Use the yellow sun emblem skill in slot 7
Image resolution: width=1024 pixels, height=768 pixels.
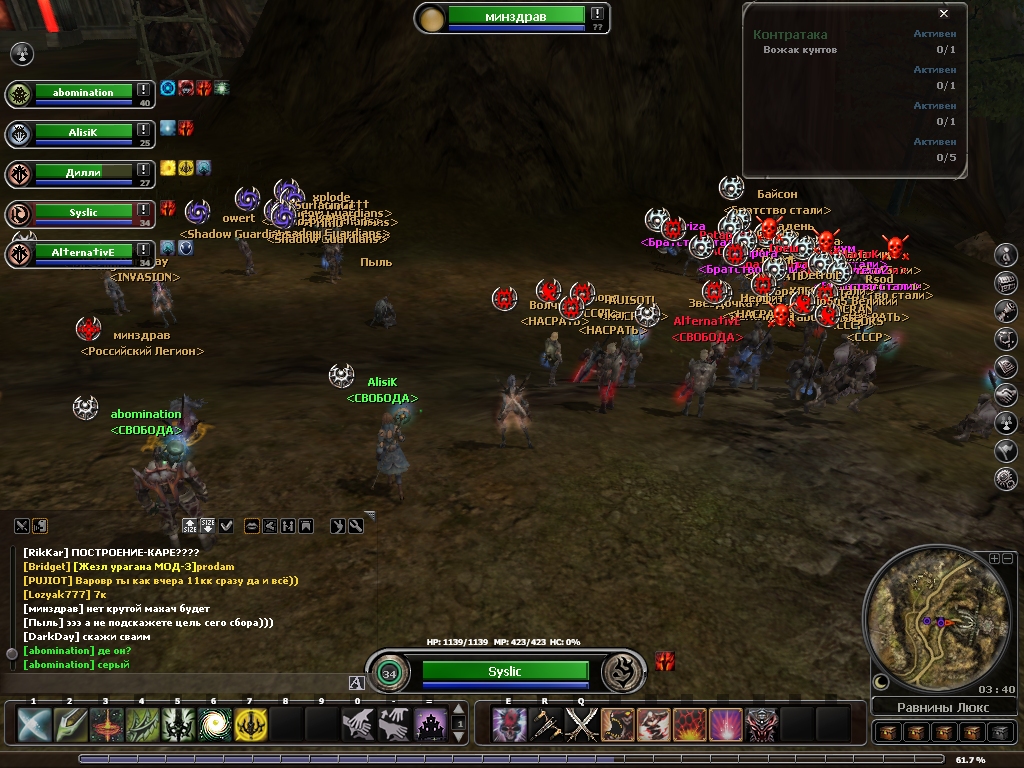pos(250,724)
